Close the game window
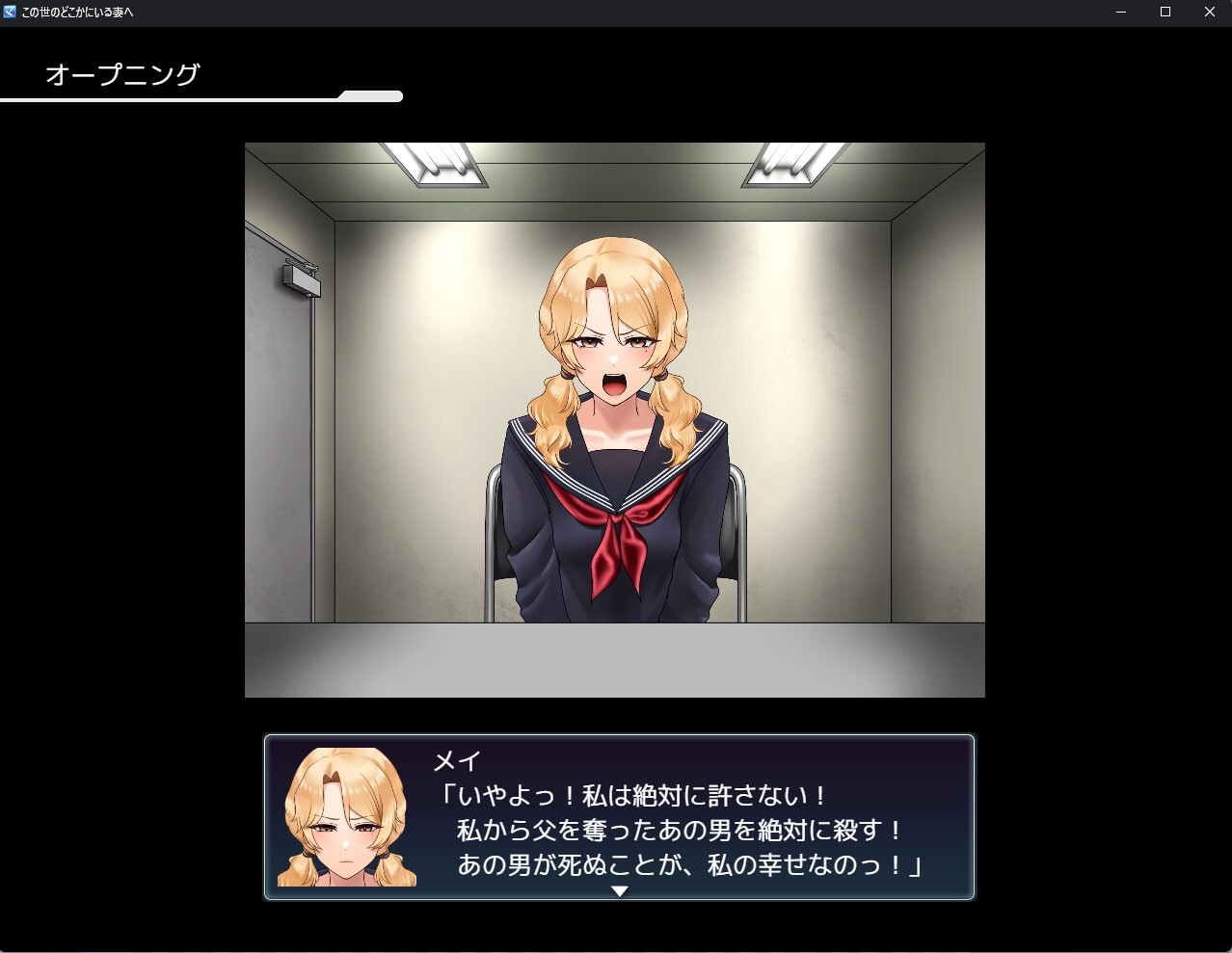The height and width of the screenshot is (953, 1232). [1210, 13]
